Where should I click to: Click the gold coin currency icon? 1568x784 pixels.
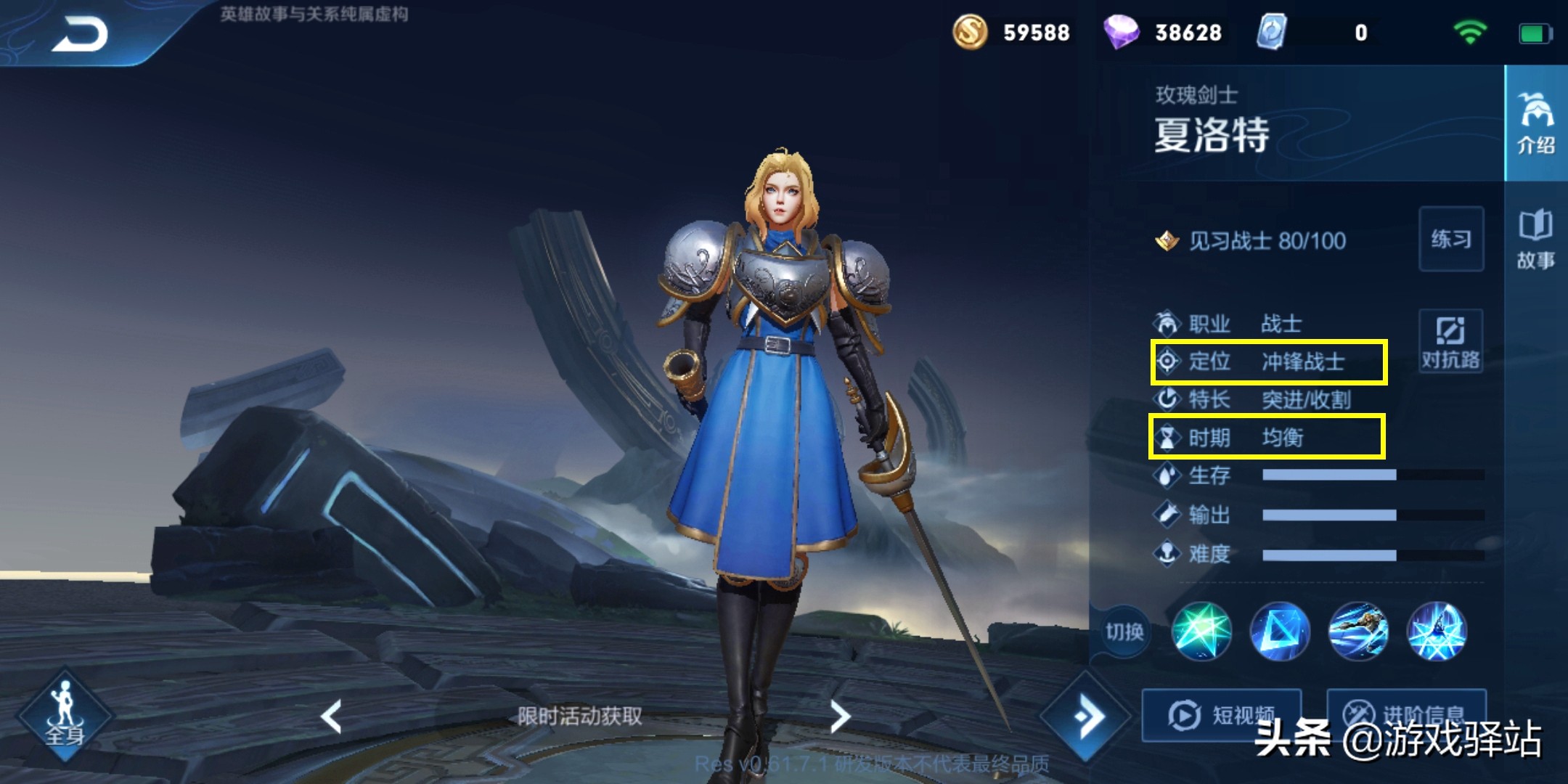click(x=970, y=33)
